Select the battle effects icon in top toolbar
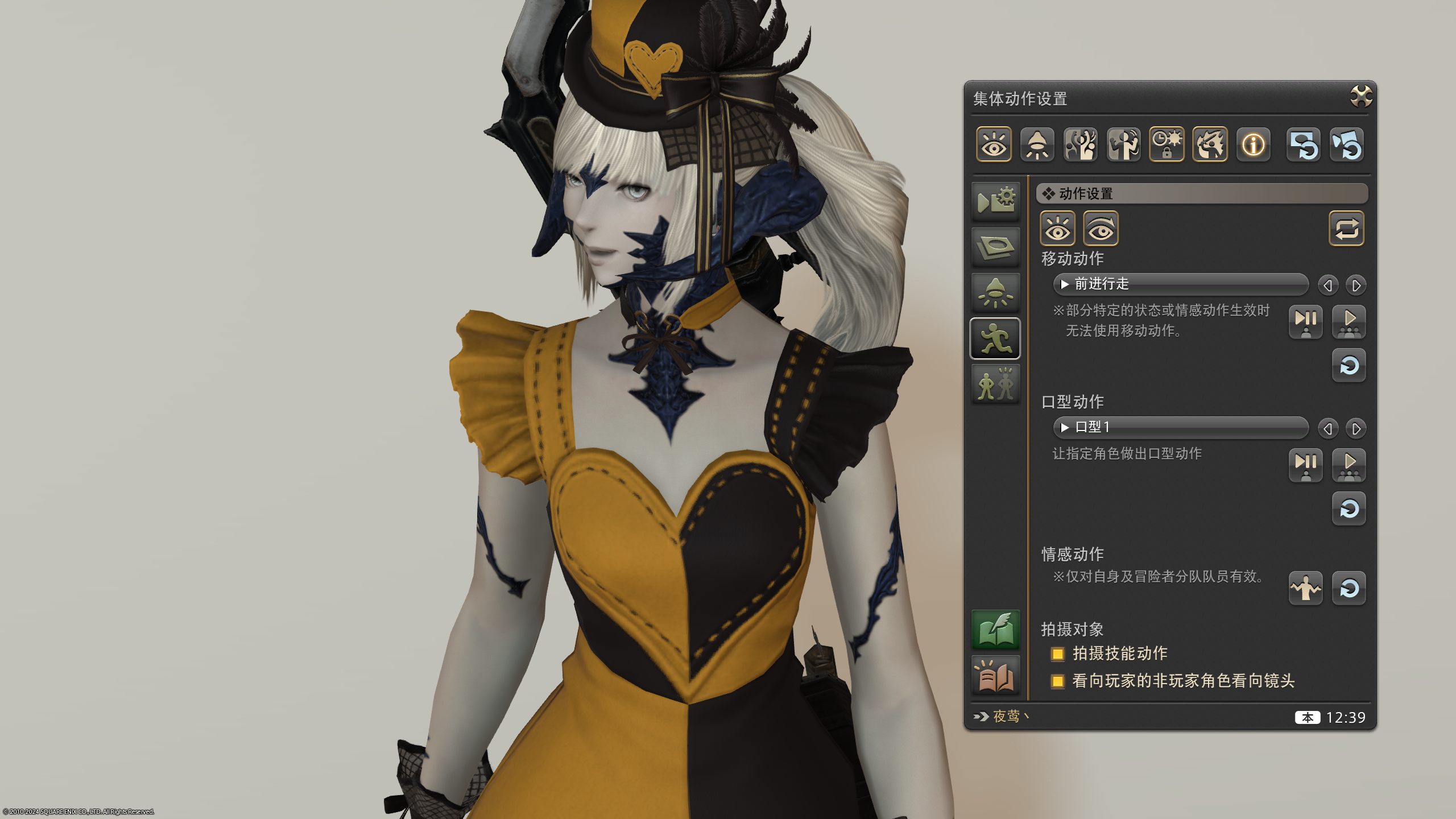Screen dimensions: 1456x819 [x=1209, y=145]
